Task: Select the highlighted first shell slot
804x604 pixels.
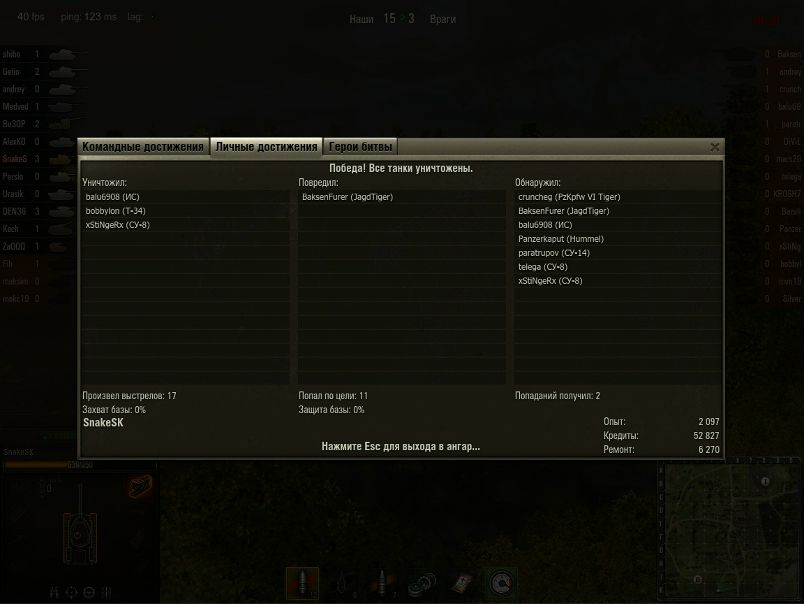Action: [x=303, y=582]
